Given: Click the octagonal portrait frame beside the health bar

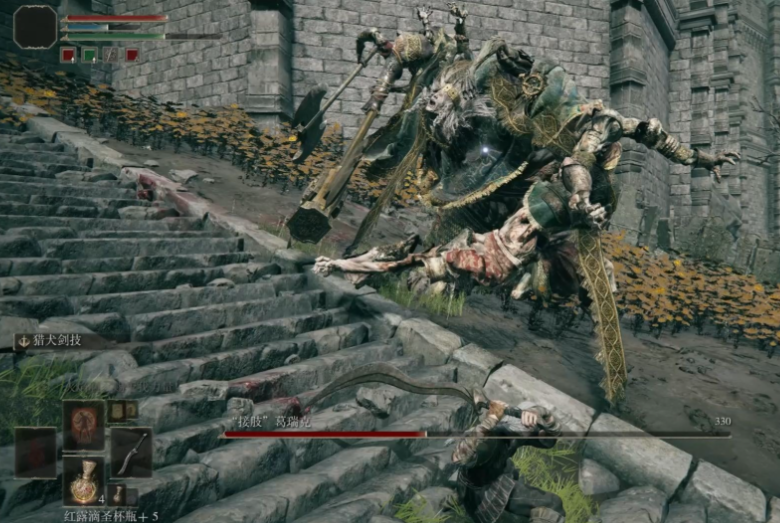Looking at the screenshot, I should click(x=35, y=27).
